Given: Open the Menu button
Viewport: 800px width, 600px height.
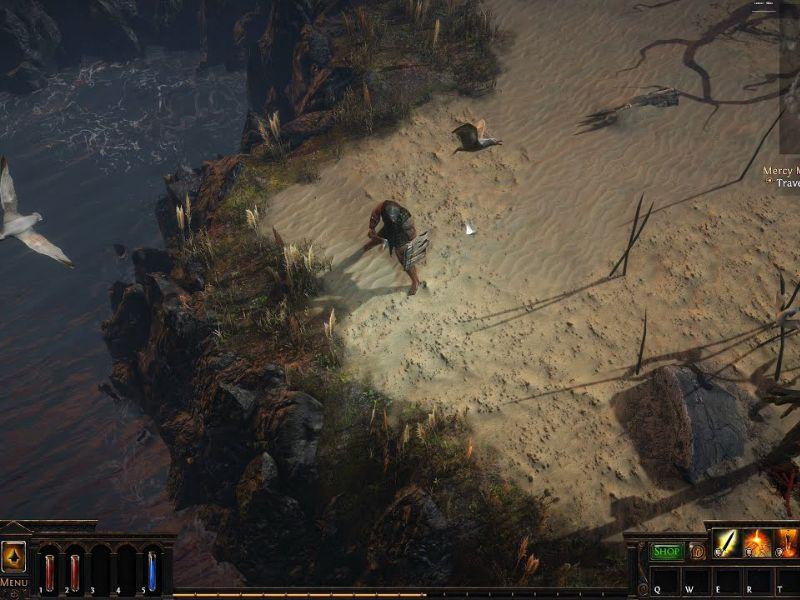Looking at the screenshot, I should pos(13,582).
